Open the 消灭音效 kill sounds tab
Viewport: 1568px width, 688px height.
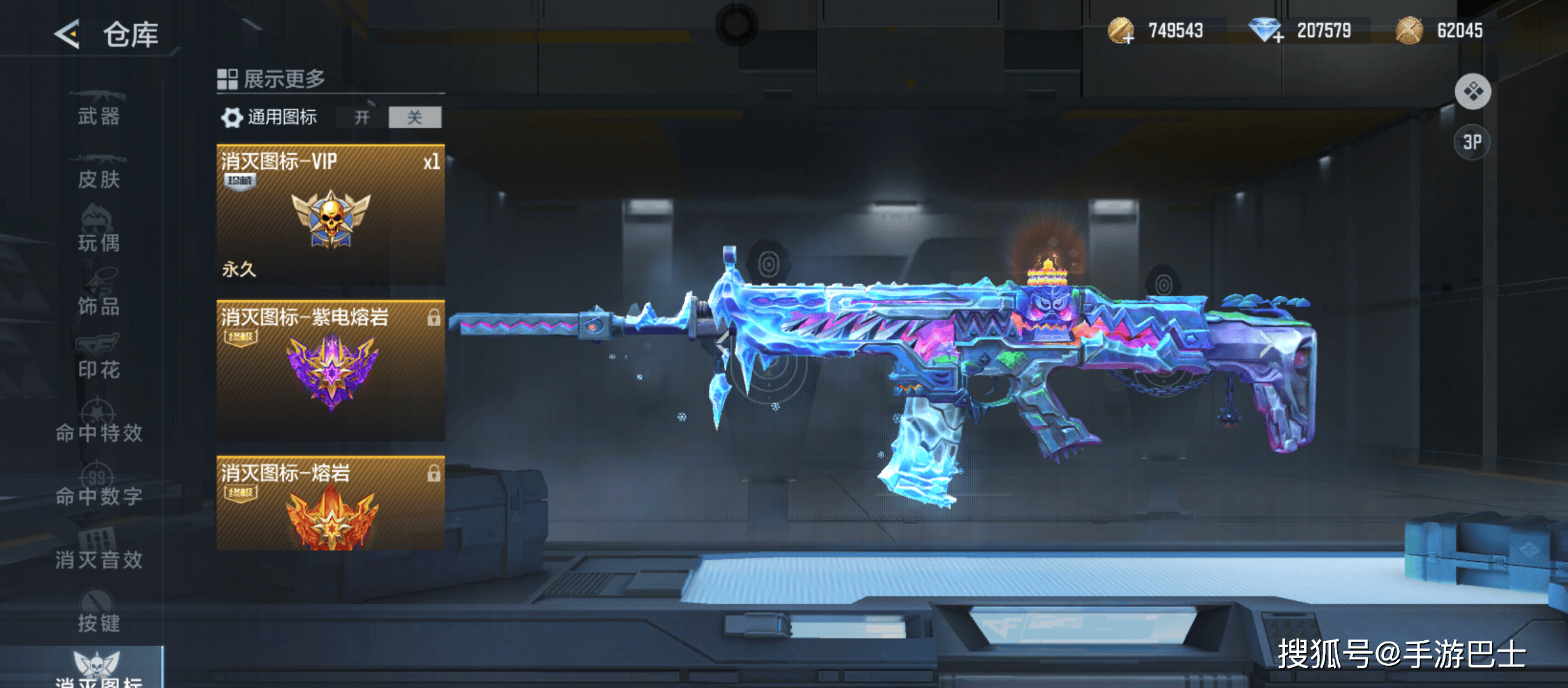click(x=99, y=553)
